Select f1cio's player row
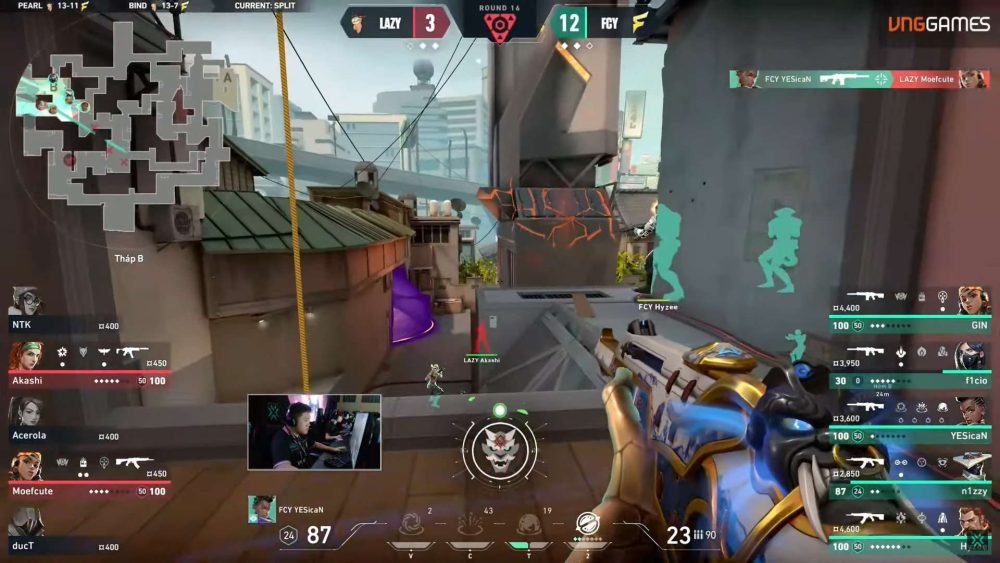The width and height of the screenshot is (1000, 563). [x=910, y=365]
